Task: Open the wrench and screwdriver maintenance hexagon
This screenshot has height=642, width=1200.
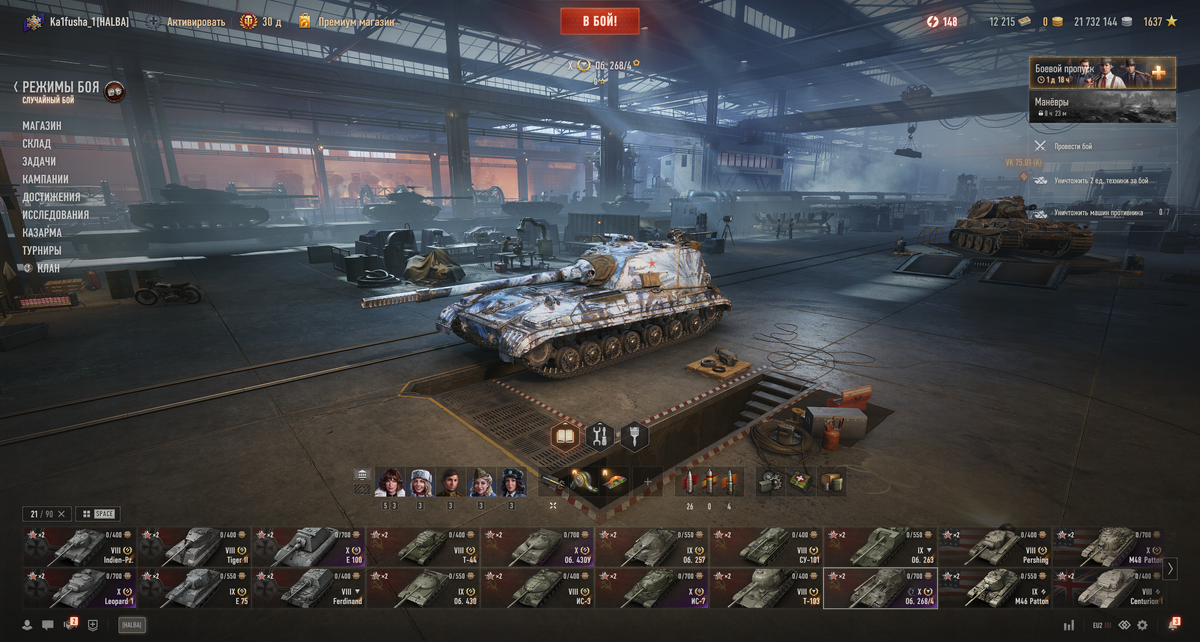Action: pos(600,436)
